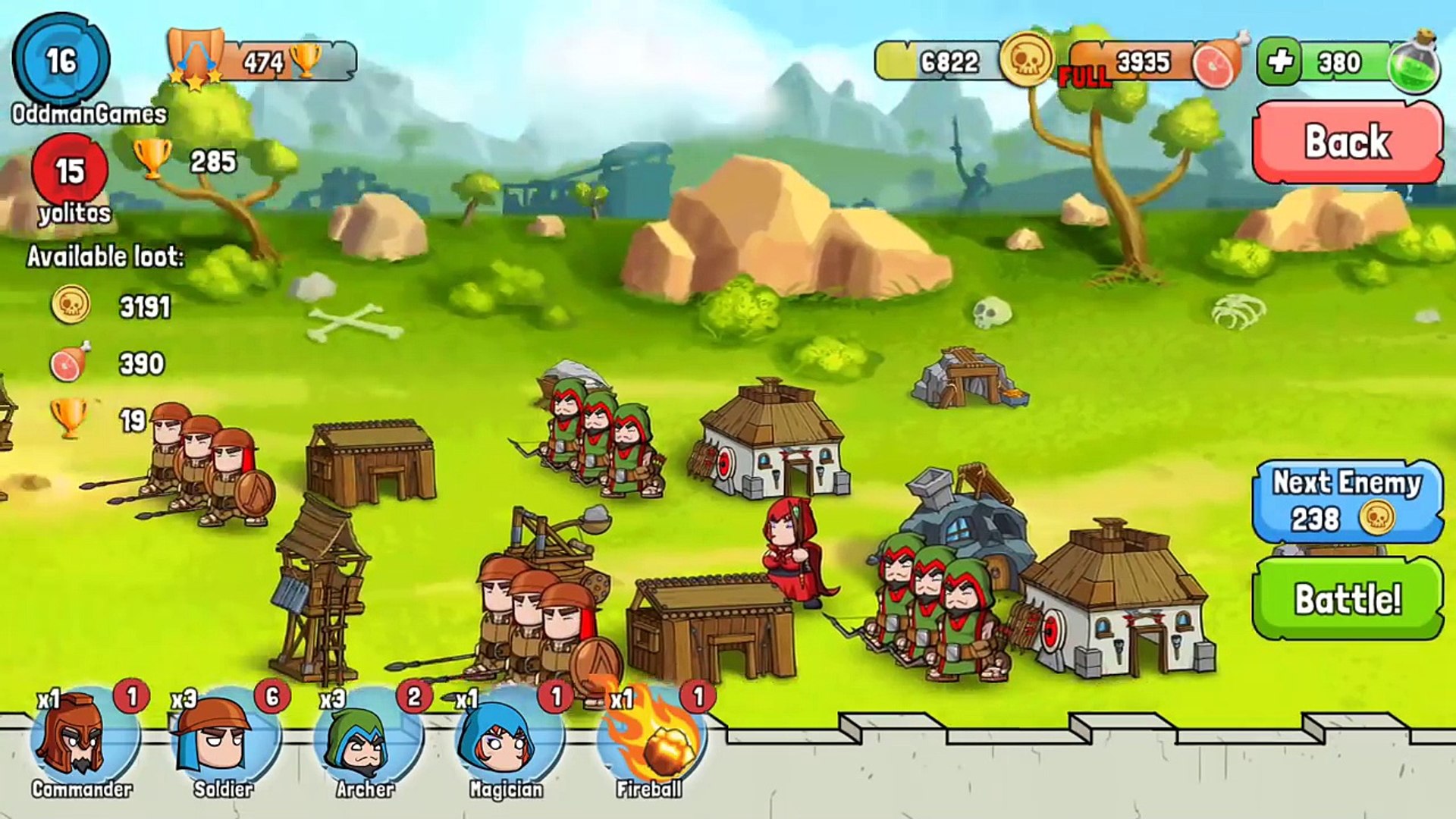Add potions with the green plus button
Screen dimensions: 1456x819
(1280, 61)
